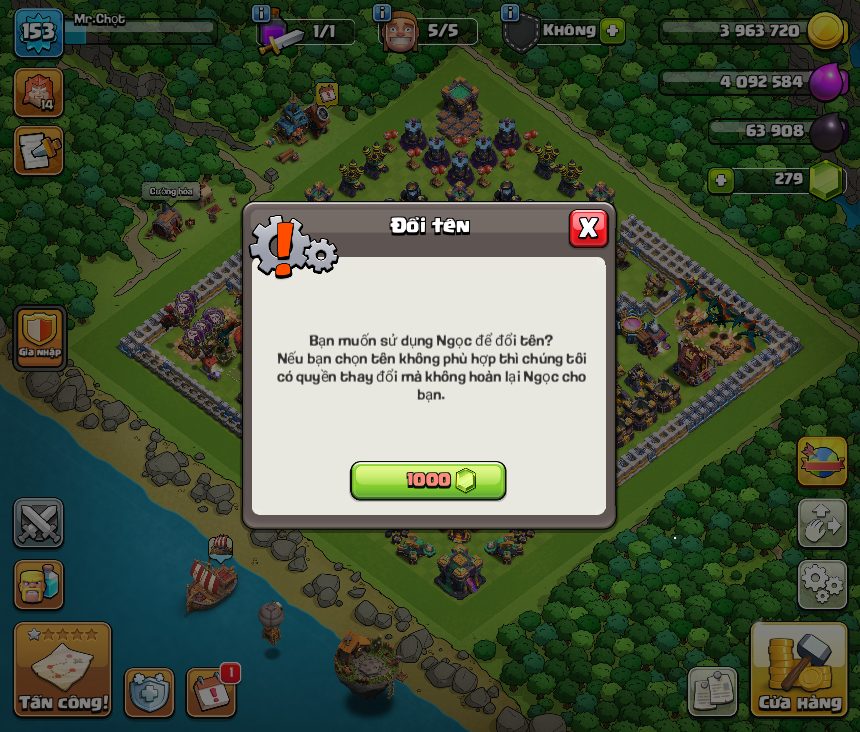Open the blue shield plus button

tap(149, 692)
